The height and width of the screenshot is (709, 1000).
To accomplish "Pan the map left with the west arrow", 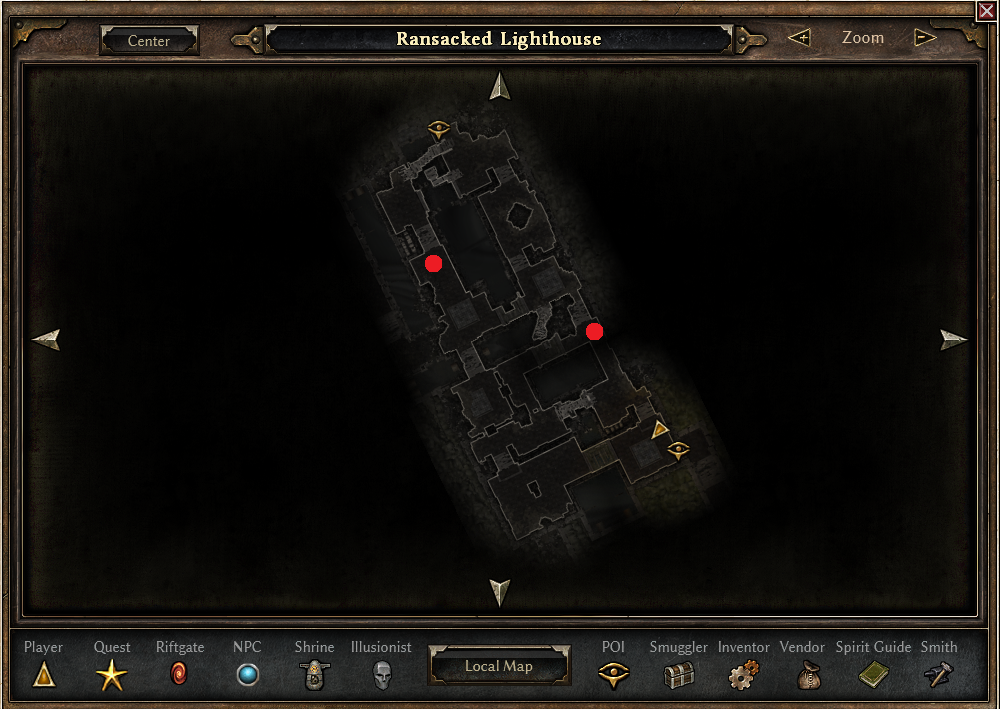I will pyautogui.click(x=46, y=340).
